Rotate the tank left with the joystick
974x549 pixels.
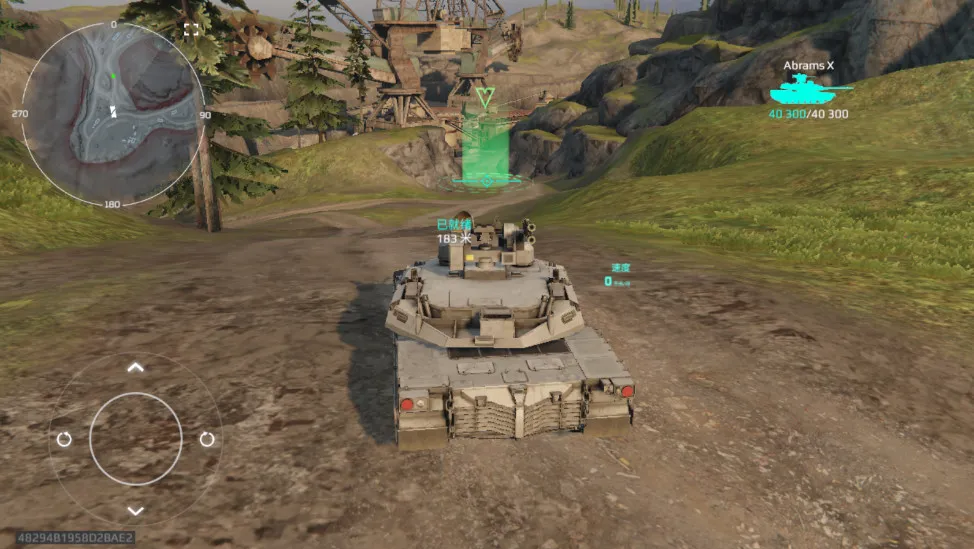tap(64, 439)
